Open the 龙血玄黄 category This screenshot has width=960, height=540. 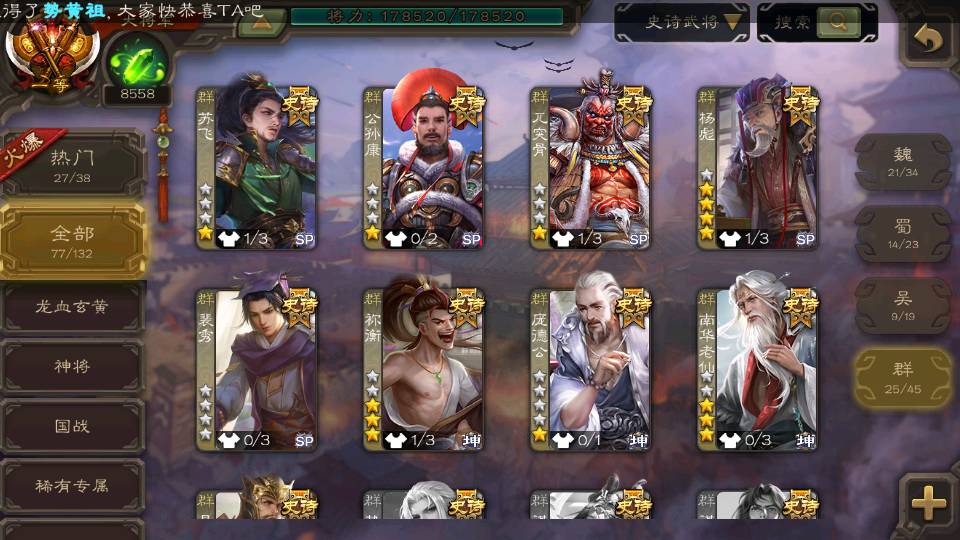pos(72,307)
